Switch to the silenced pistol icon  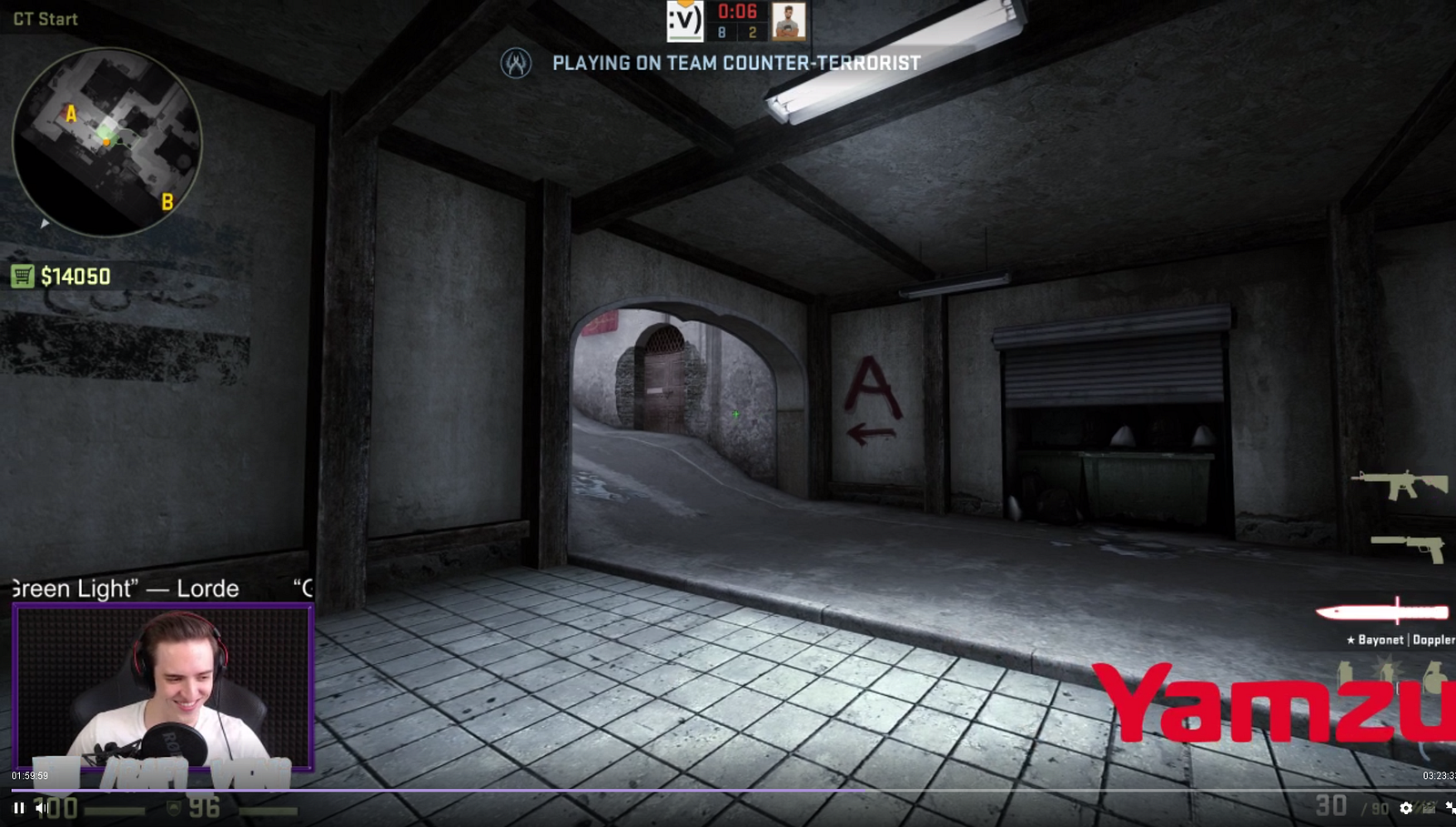[1410, 547]
